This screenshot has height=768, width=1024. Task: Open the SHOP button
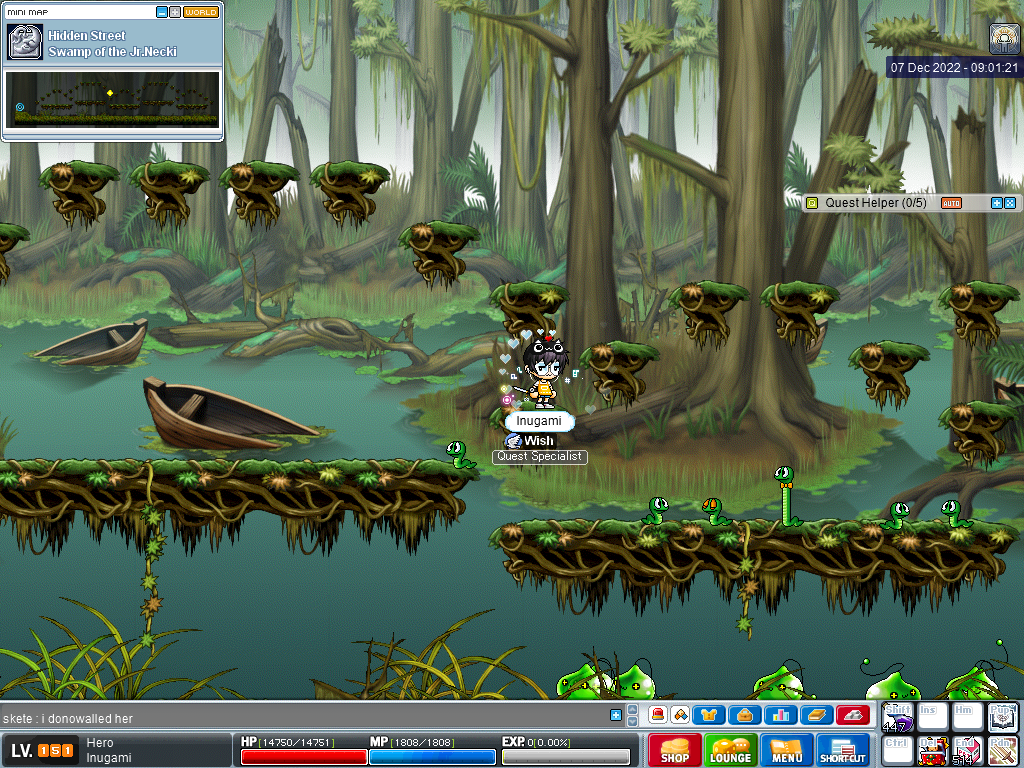(x=675, y=750)
